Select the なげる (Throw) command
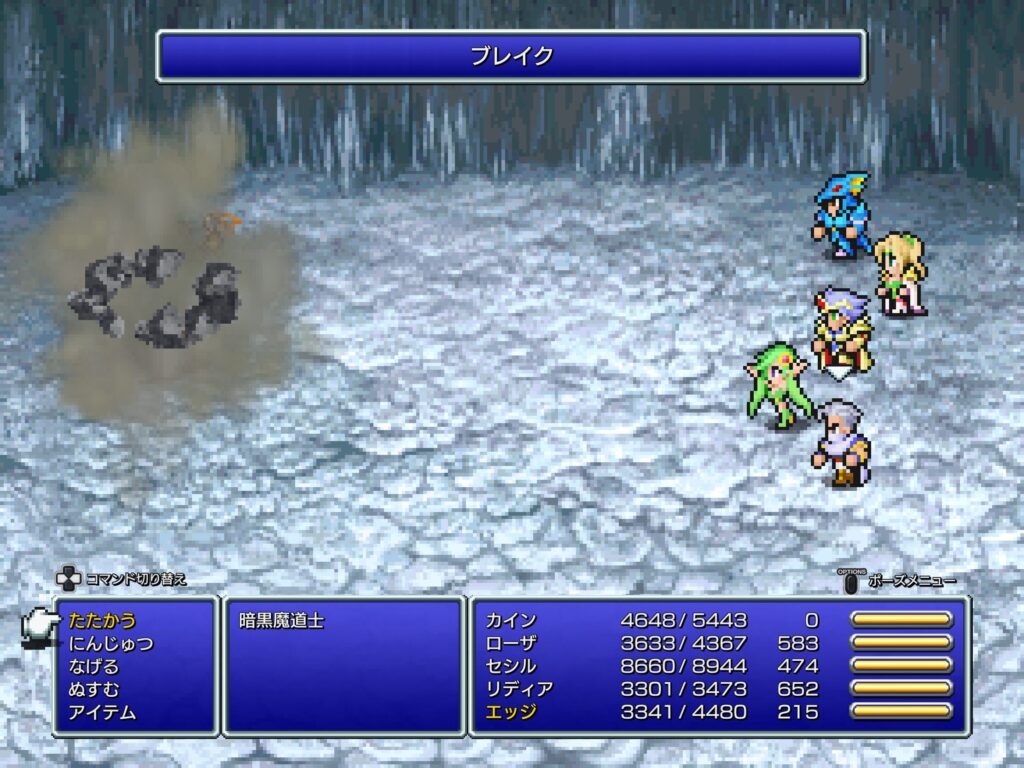The width and height of the screenshot is (1024, 768). (x=94, y=667)
